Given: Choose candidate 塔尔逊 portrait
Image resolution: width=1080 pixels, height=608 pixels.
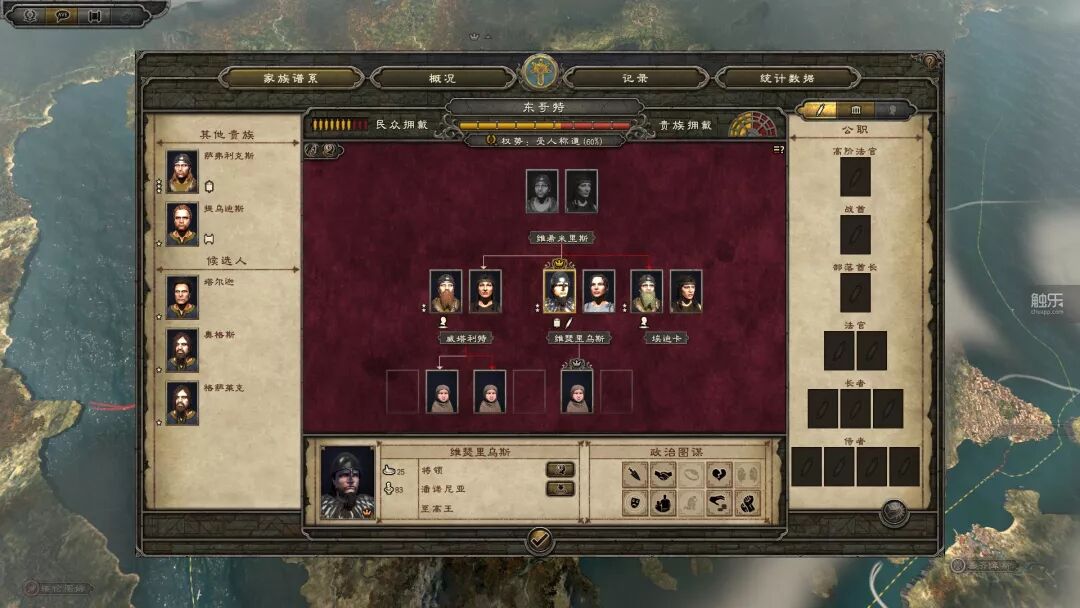Looking at the screenshot, I should 182,297.
